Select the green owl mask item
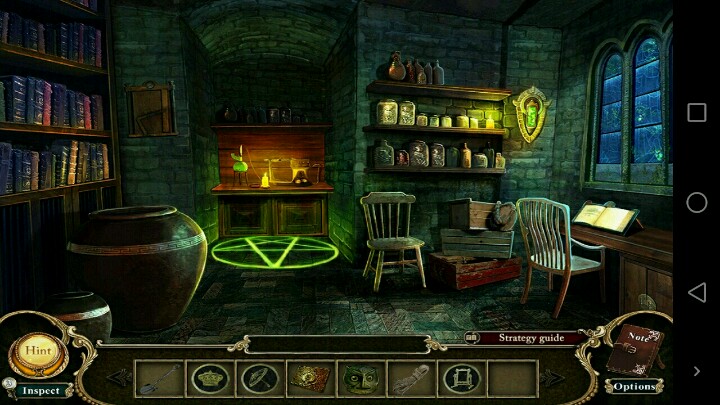This screenshot has width=720, height=405. (x=360, y=380)
